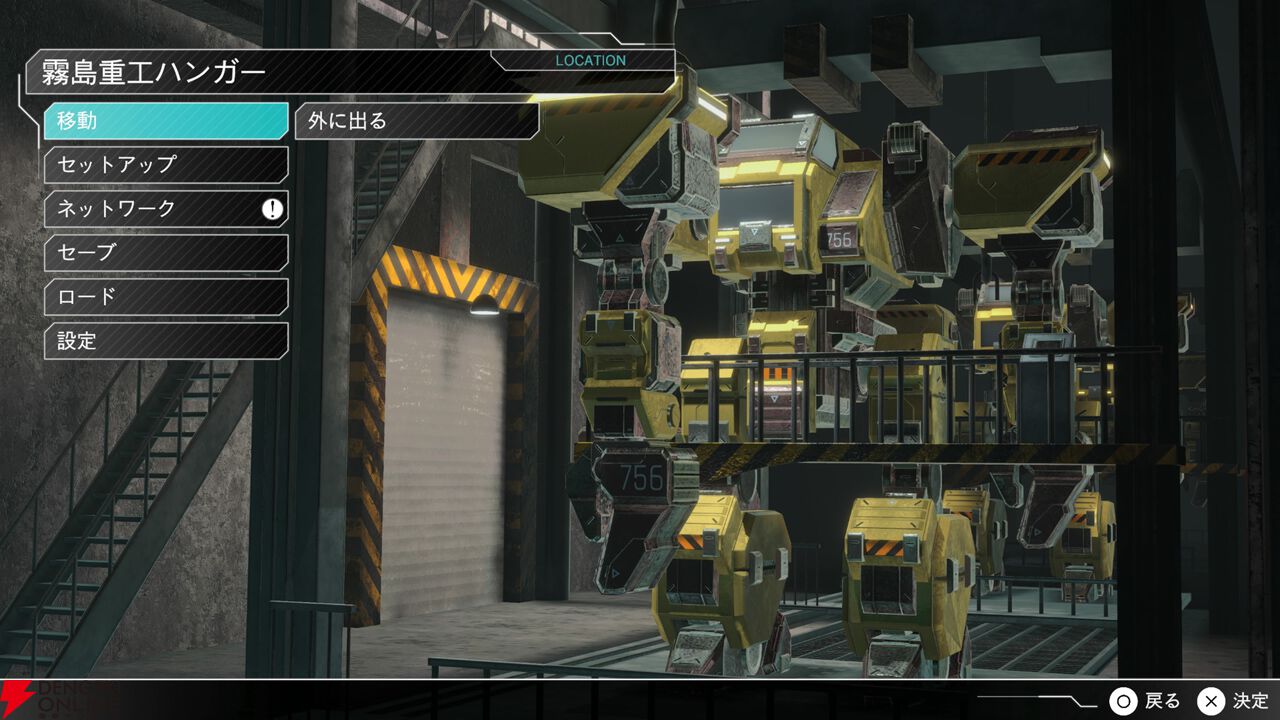Open the ネットワーク menu

165,209
